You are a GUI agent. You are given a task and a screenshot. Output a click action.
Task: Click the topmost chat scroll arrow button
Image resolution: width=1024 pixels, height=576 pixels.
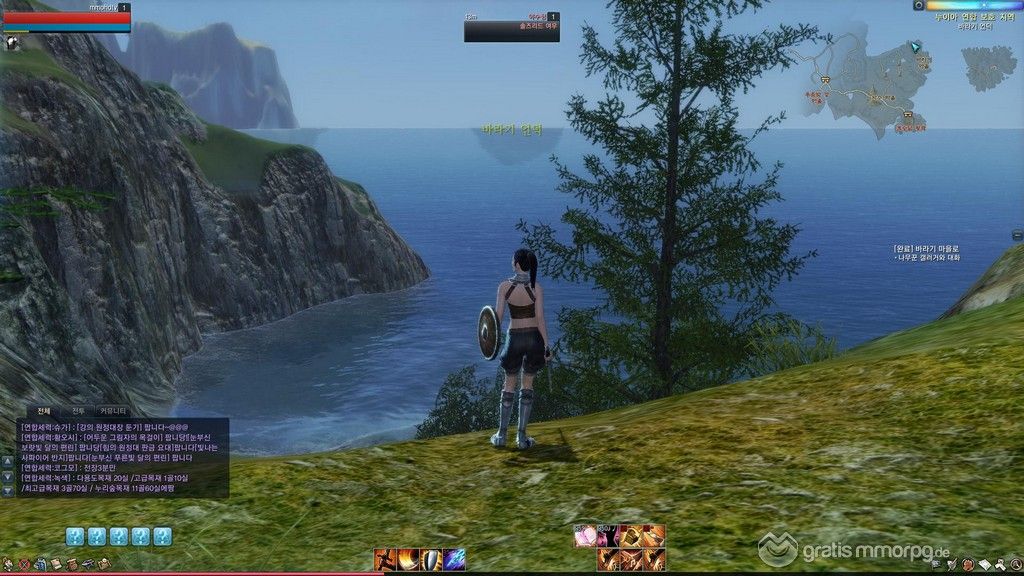pos(8,462)
